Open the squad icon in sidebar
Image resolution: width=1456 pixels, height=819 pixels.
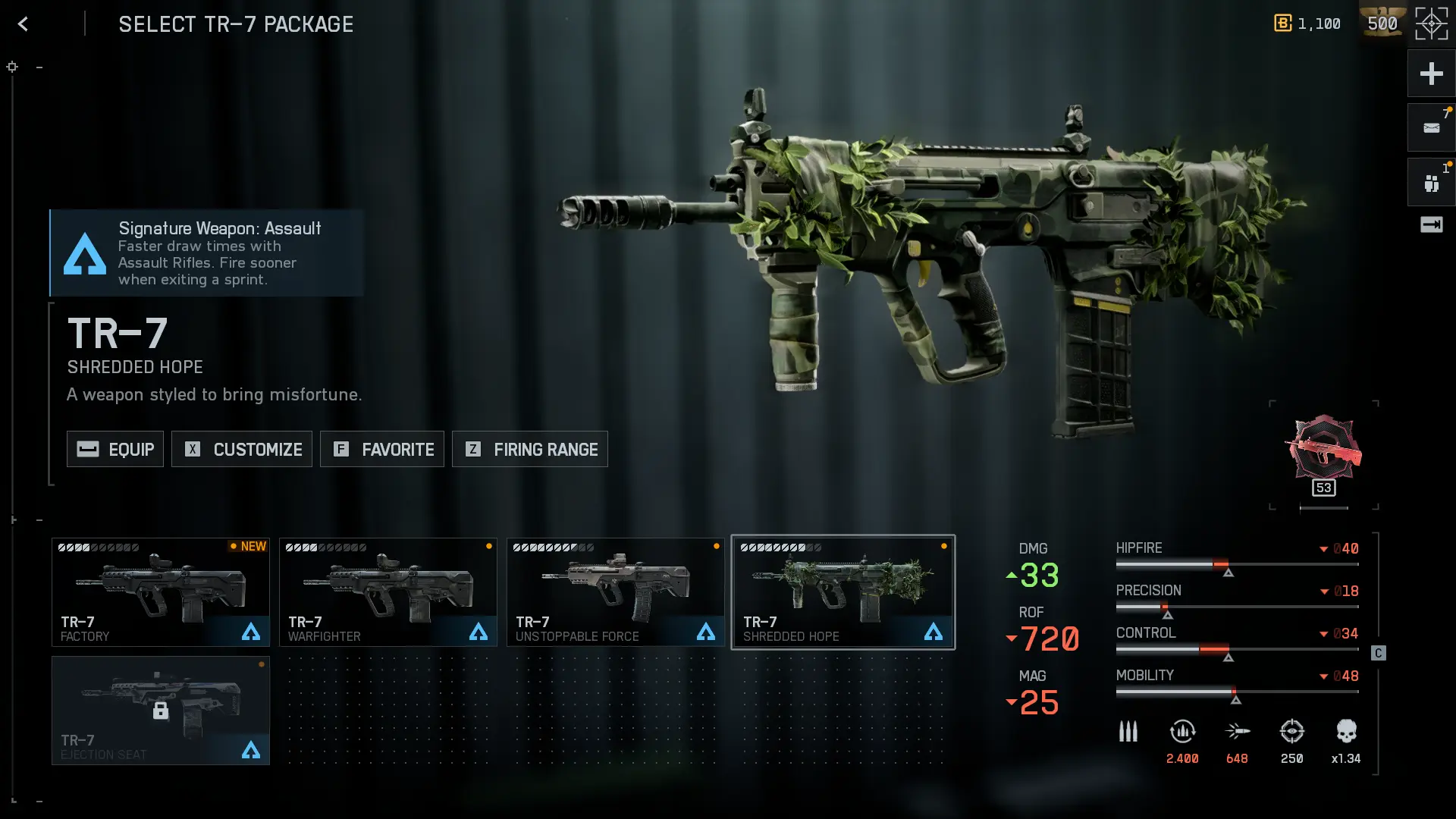pos(1431,183)
